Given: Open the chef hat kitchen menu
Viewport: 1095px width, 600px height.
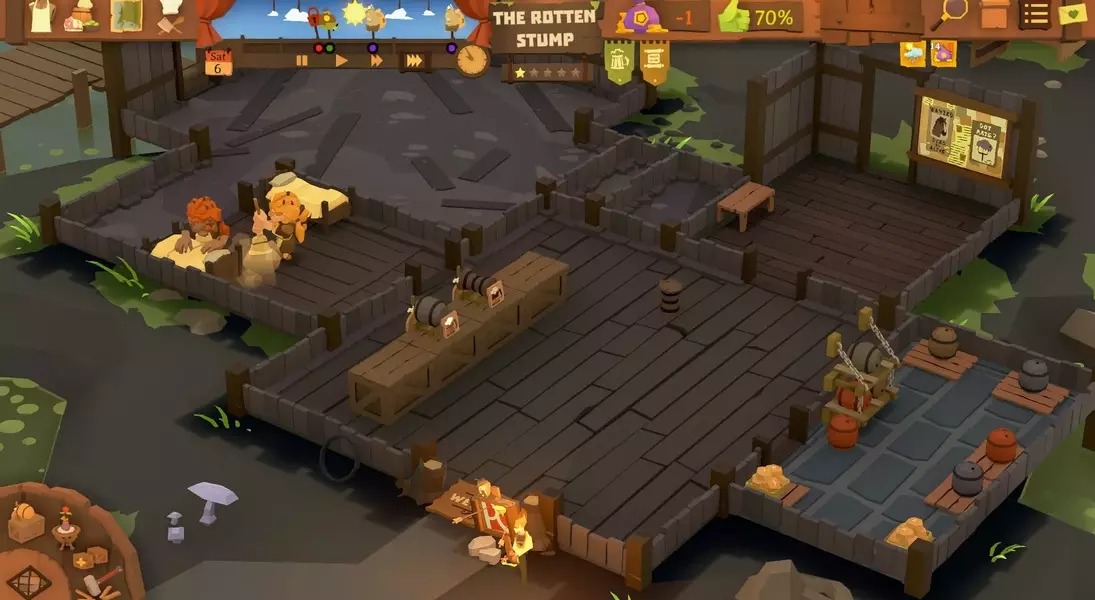Looking at the screenshot, I should (171, 15).
